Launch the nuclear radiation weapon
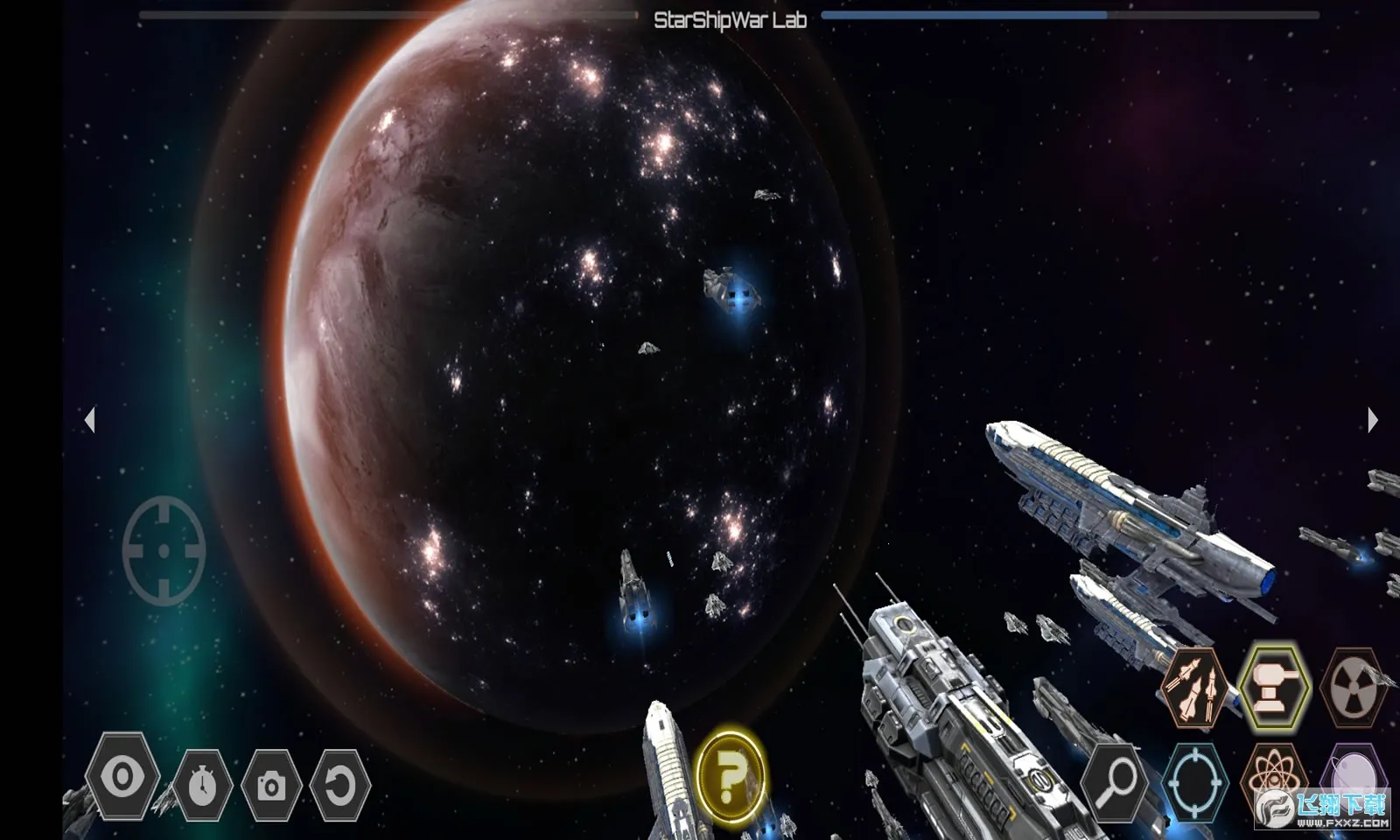The height and width of the screenshot is (840, 1400). click(x=1354, y=689)
